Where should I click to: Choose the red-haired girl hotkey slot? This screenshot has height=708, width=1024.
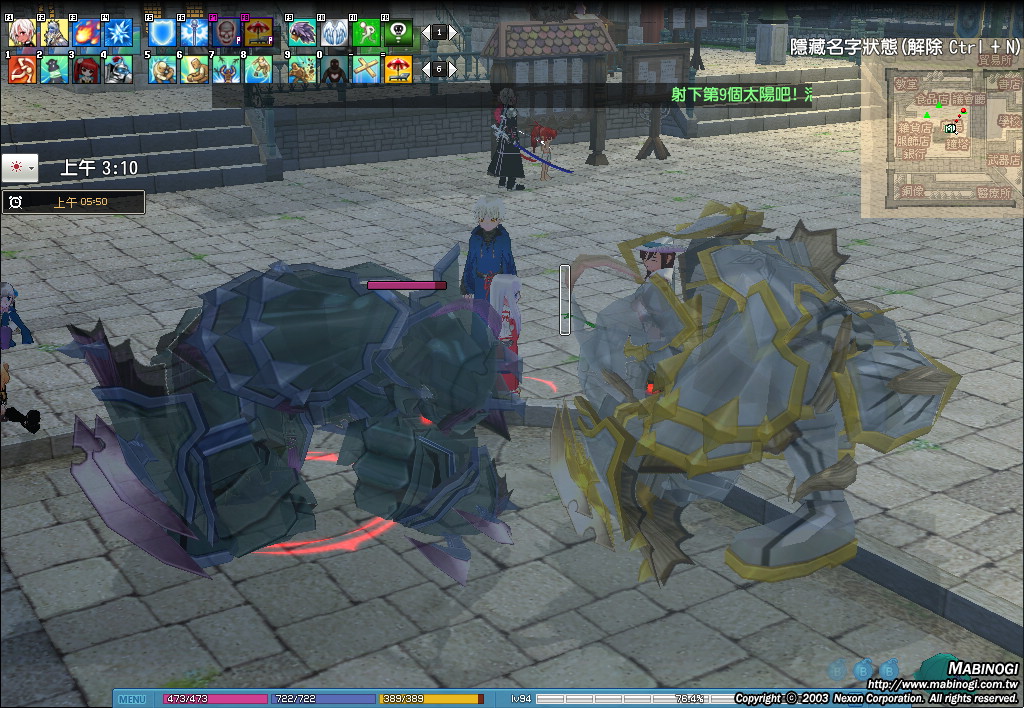[86, 69]
